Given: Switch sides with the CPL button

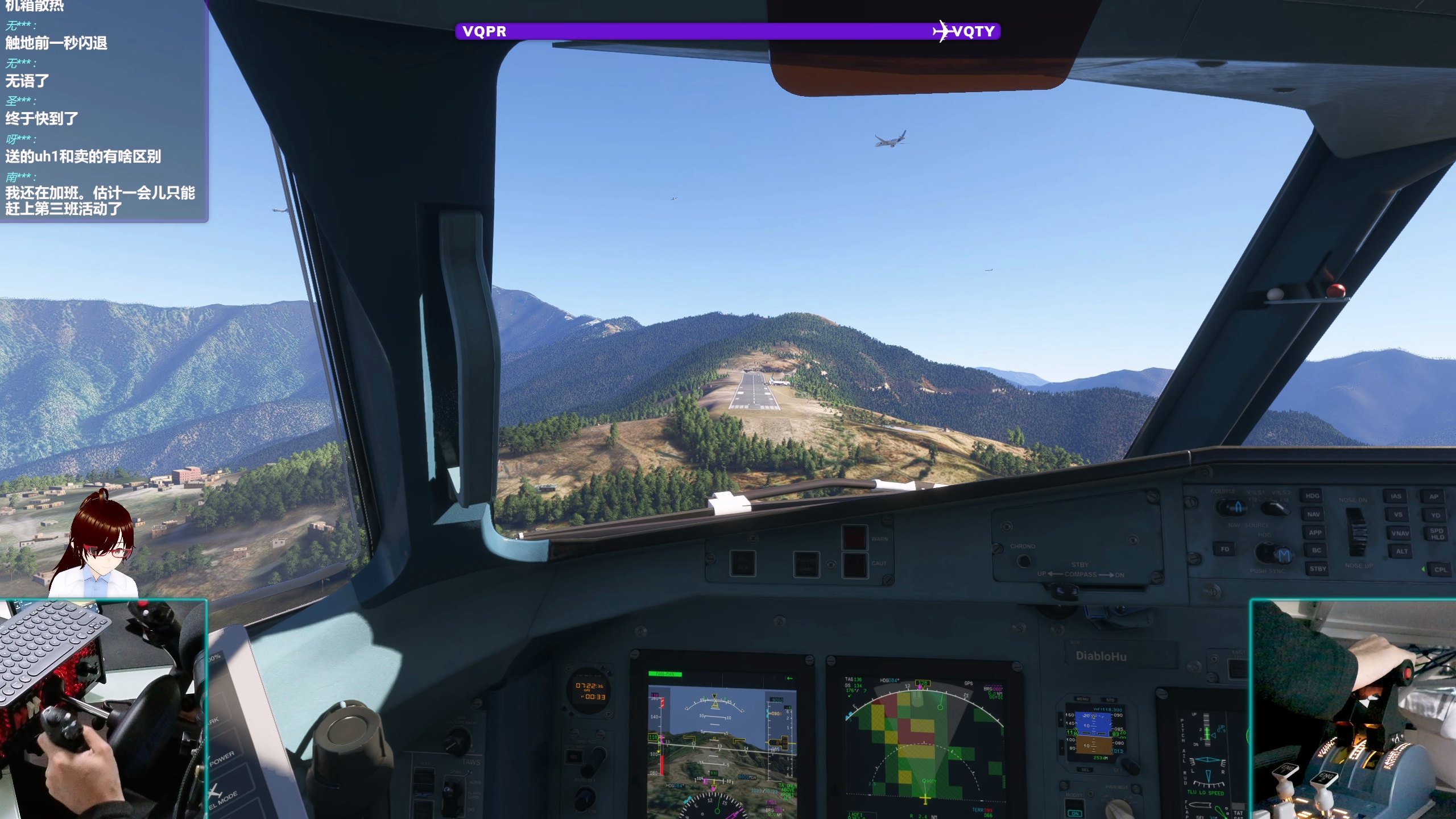Looking at the screenshot, I should 1440,569.
